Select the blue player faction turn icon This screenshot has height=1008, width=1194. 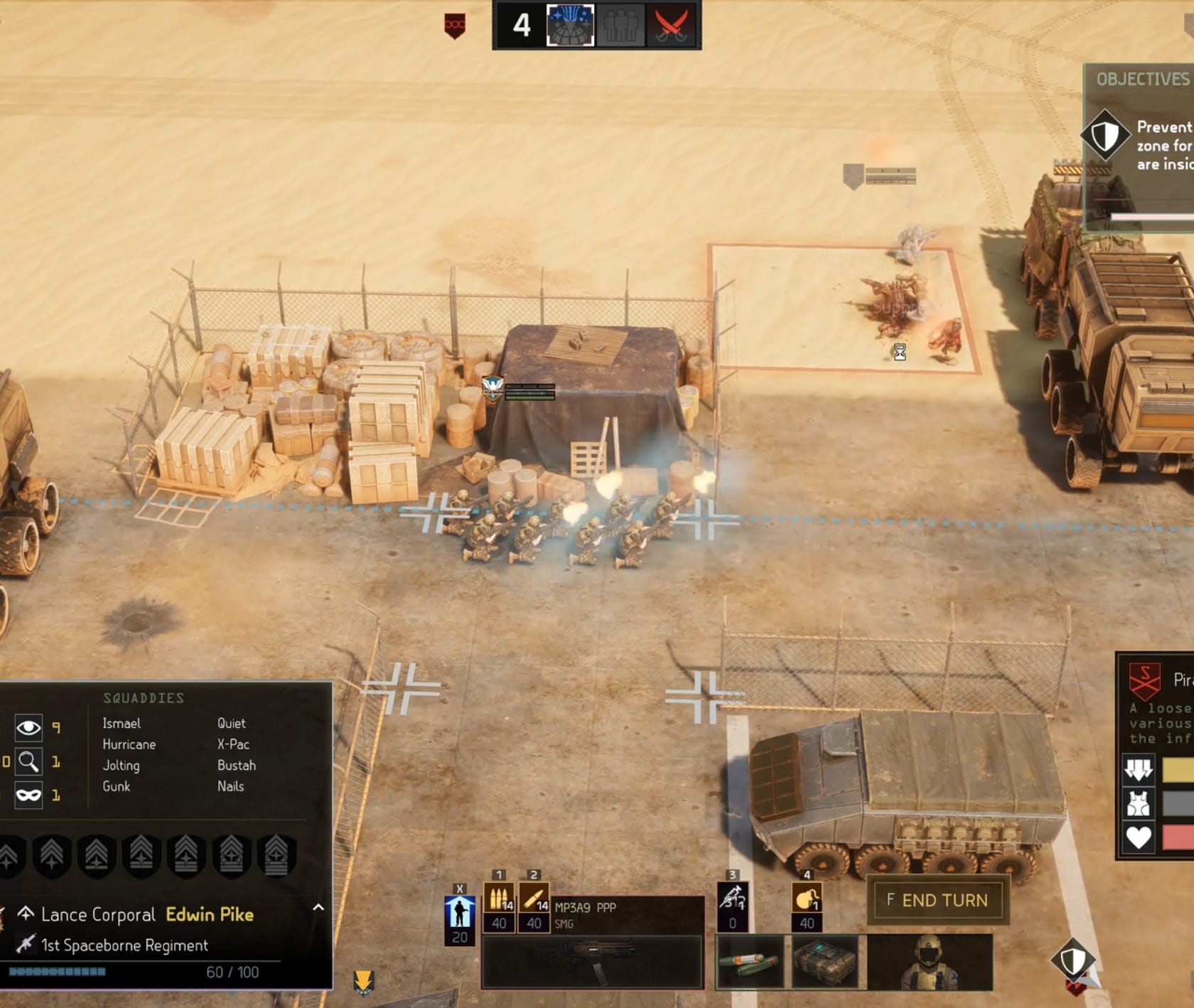point(570,26)
